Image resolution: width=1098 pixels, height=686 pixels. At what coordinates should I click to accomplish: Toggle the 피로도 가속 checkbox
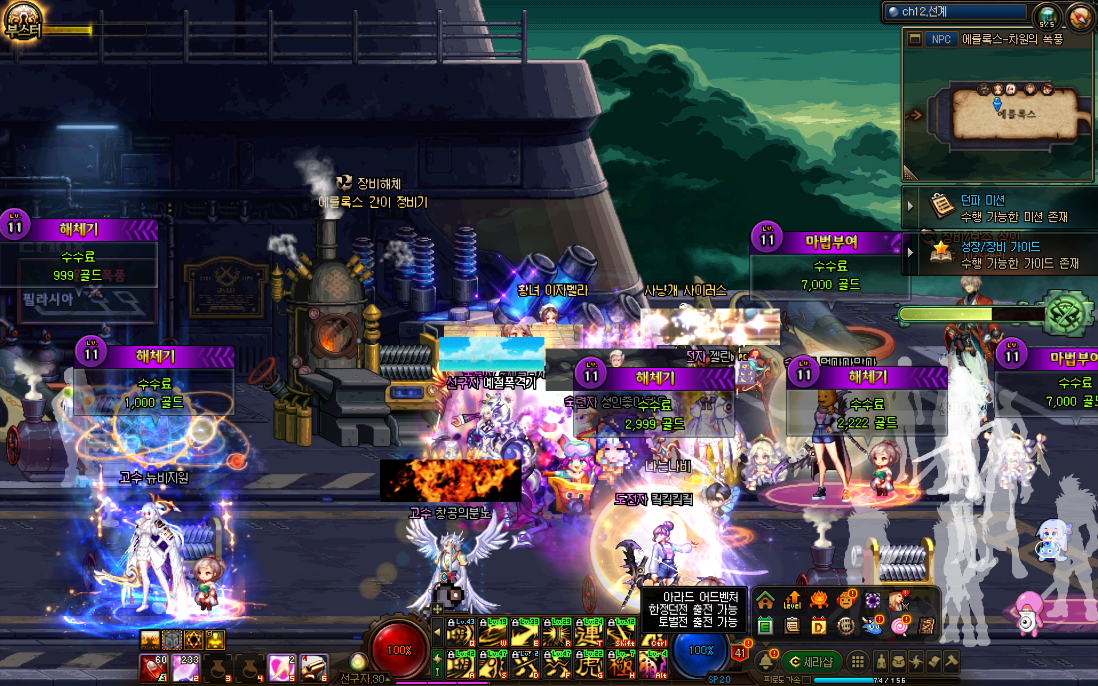[x=807, y=680]
